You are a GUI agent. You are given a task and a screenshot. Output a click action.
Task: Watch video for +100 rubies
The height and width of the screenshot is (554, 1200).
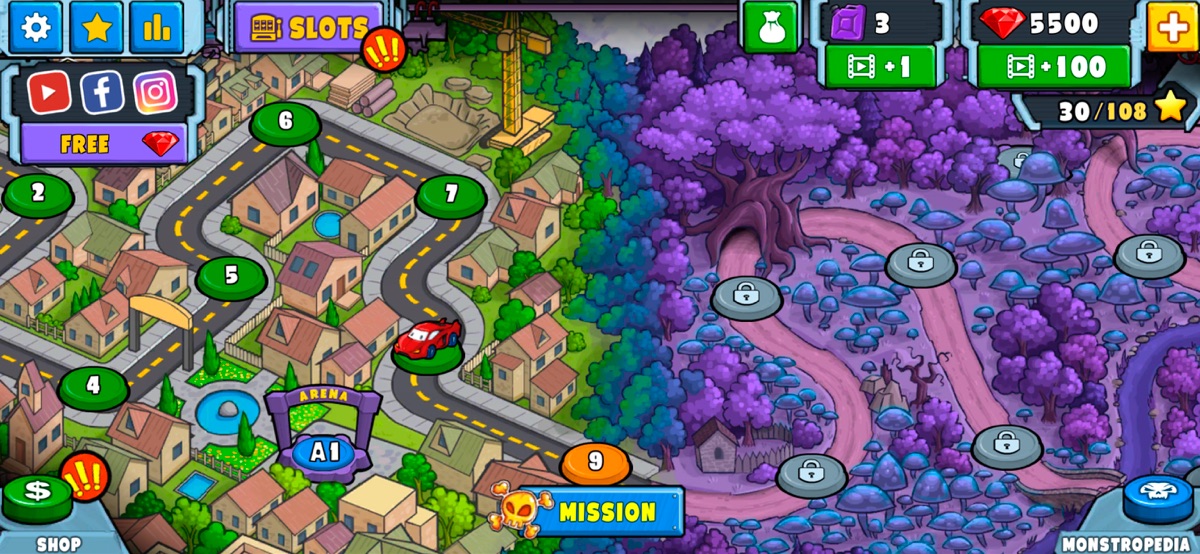1053,67
